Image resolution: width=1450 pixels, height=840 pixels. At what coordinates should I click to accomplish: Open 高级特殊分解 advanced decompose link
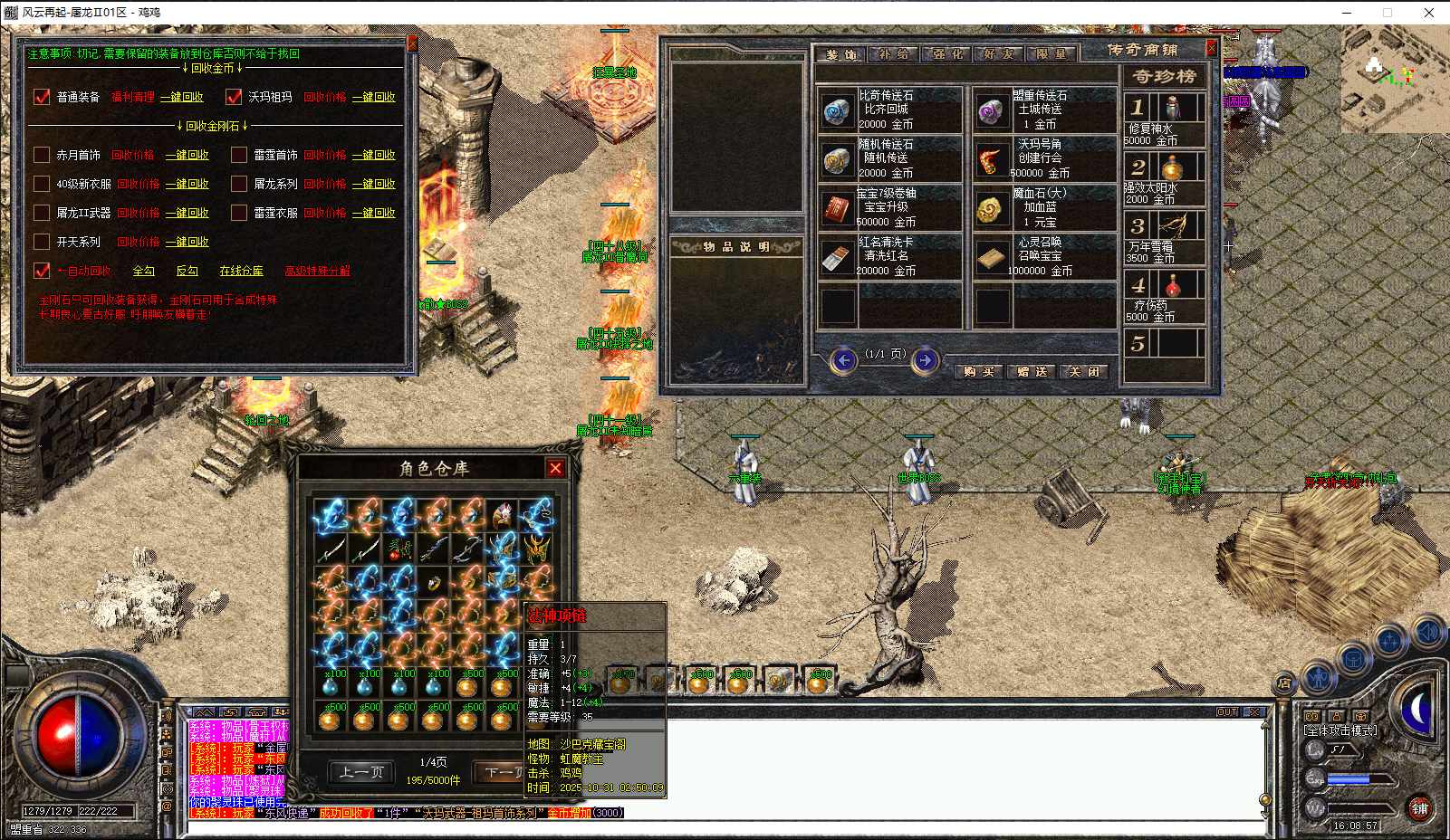pos(317,271)
